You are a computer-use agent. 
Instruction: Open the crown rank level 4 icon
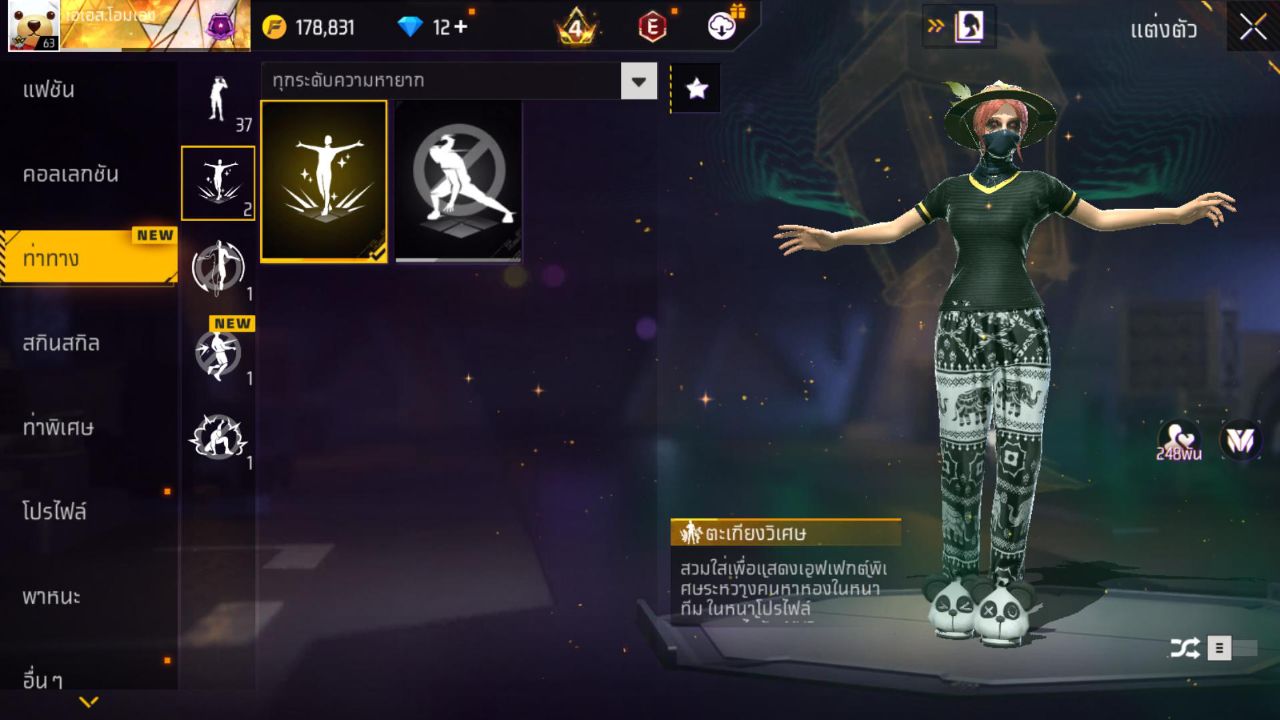577,27
